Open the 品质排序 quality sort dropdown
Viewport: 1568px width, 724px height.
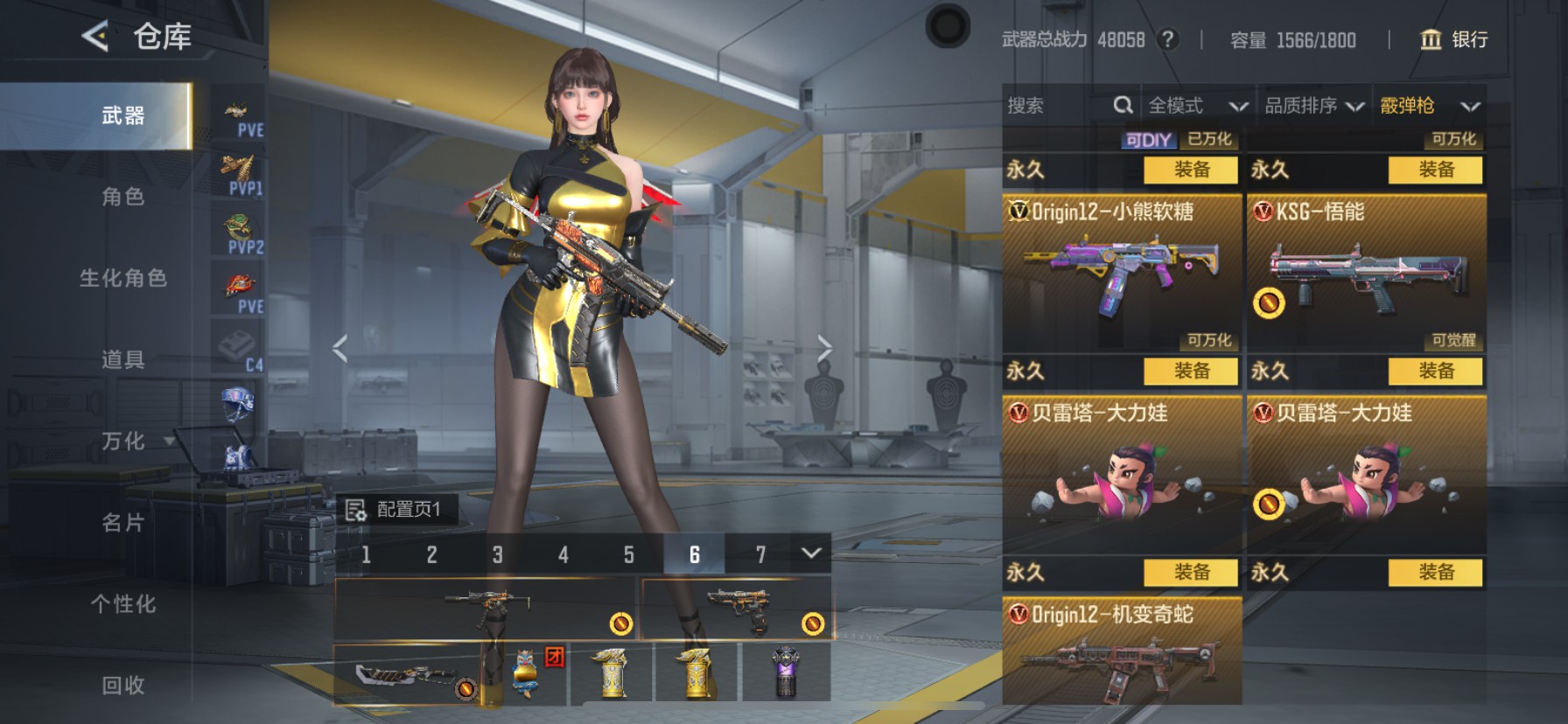click(x=1313, y=107)
